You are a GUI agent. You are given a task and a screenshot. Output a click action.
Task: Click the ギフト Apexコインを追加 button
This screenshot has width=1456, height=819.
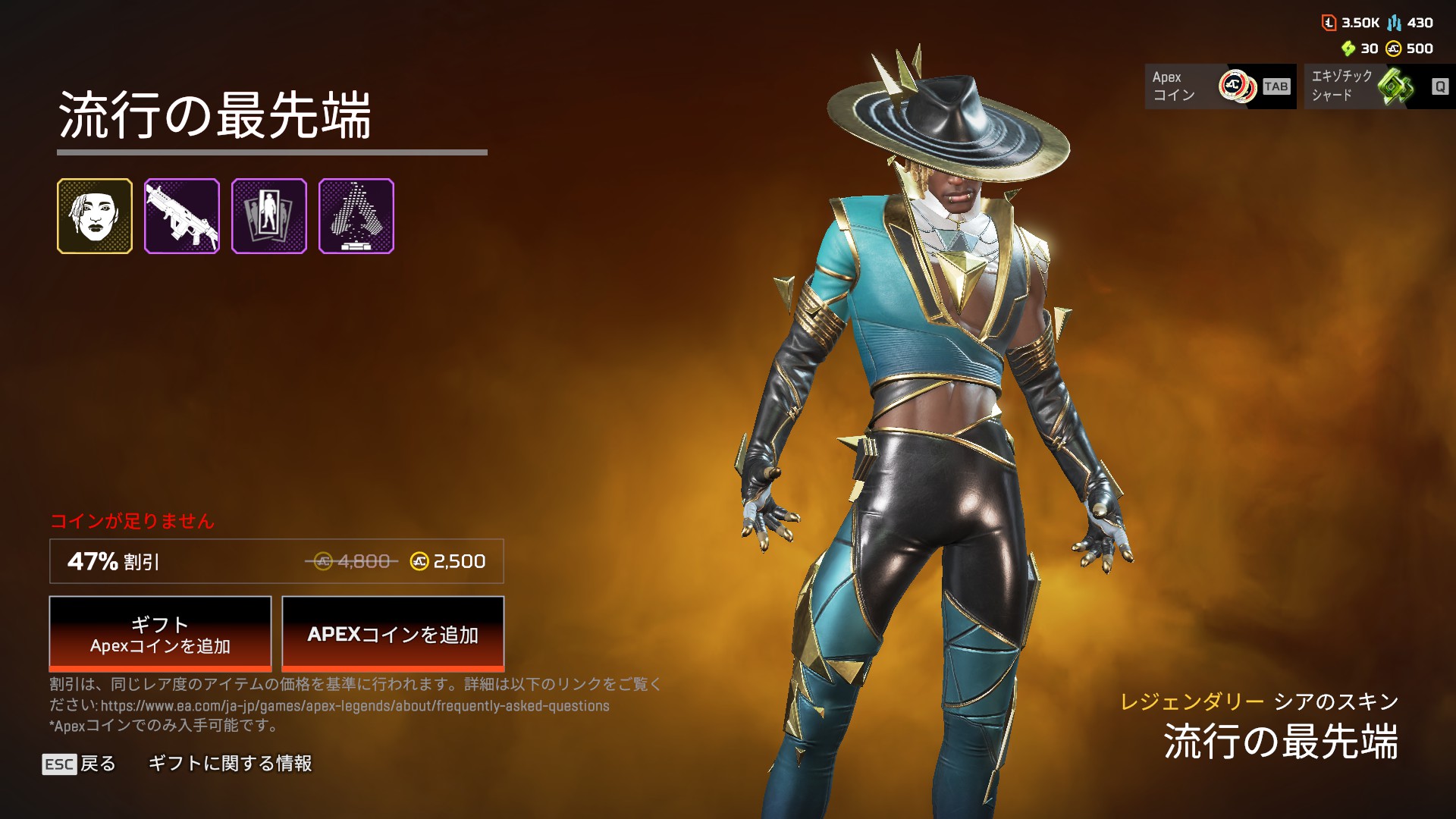coord(160,634)
